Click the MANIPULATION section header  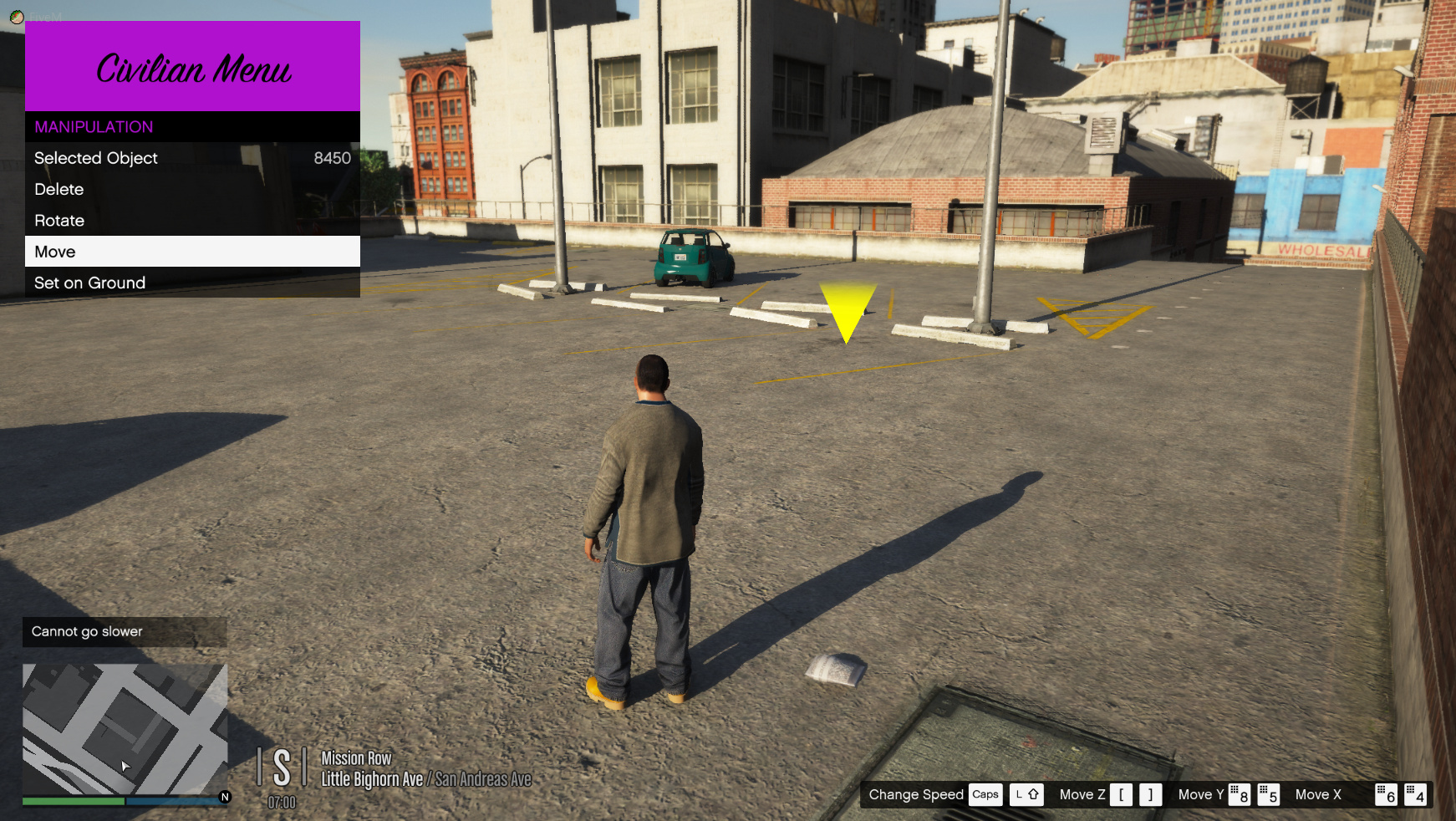tap(93, 127)
